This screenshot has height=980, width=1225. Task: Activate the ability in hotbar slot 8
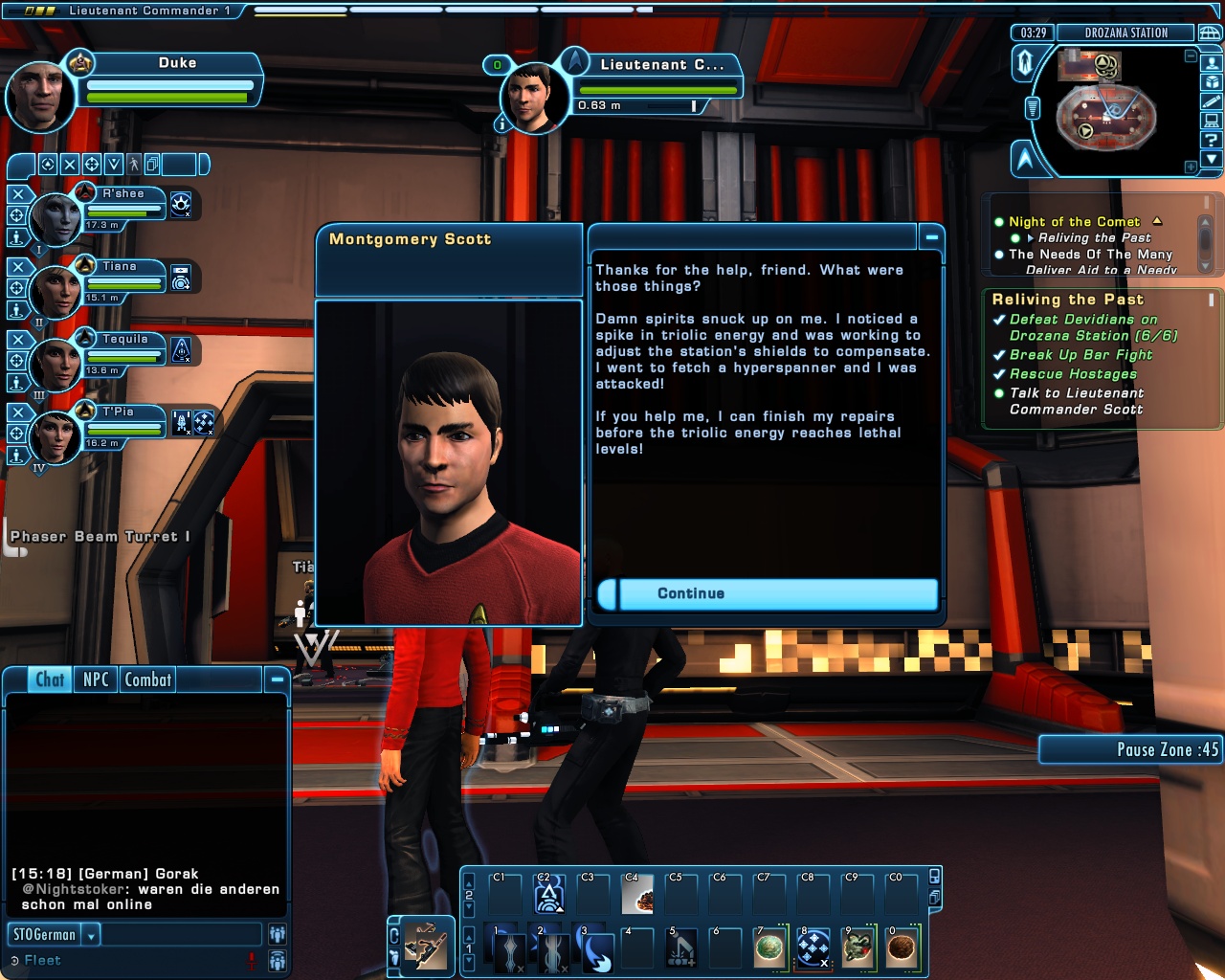coord(813,948)
